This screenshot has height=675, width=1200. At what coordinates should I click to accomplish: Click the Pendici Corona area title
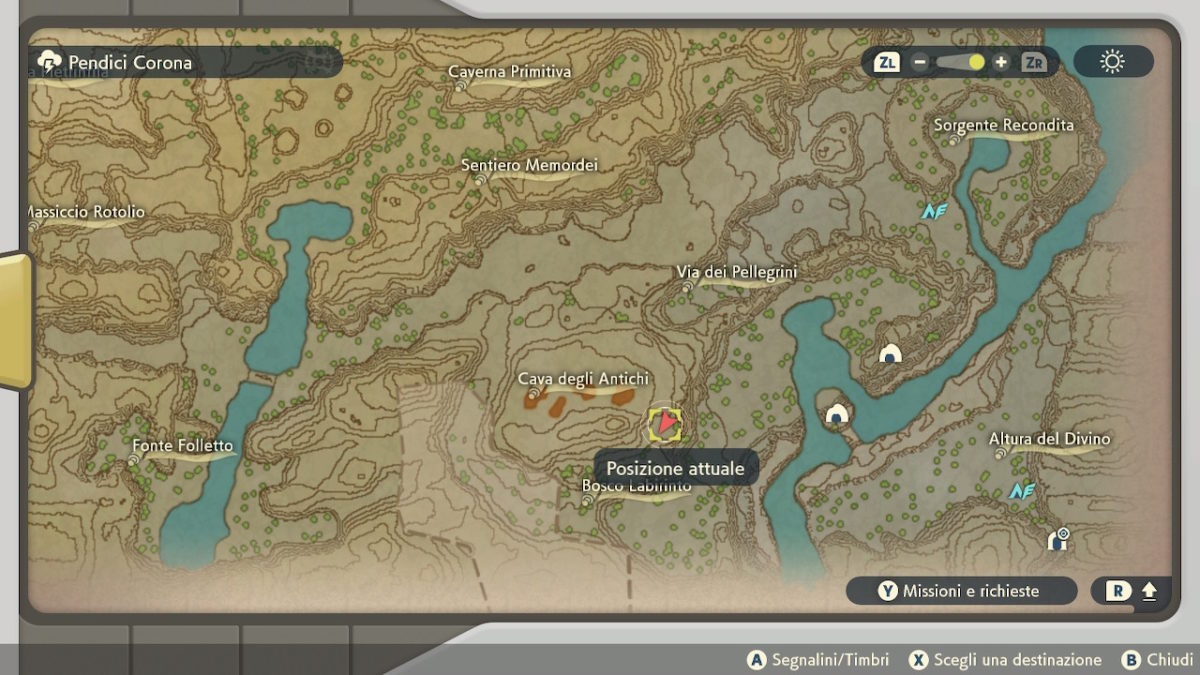tap(129, 62)
